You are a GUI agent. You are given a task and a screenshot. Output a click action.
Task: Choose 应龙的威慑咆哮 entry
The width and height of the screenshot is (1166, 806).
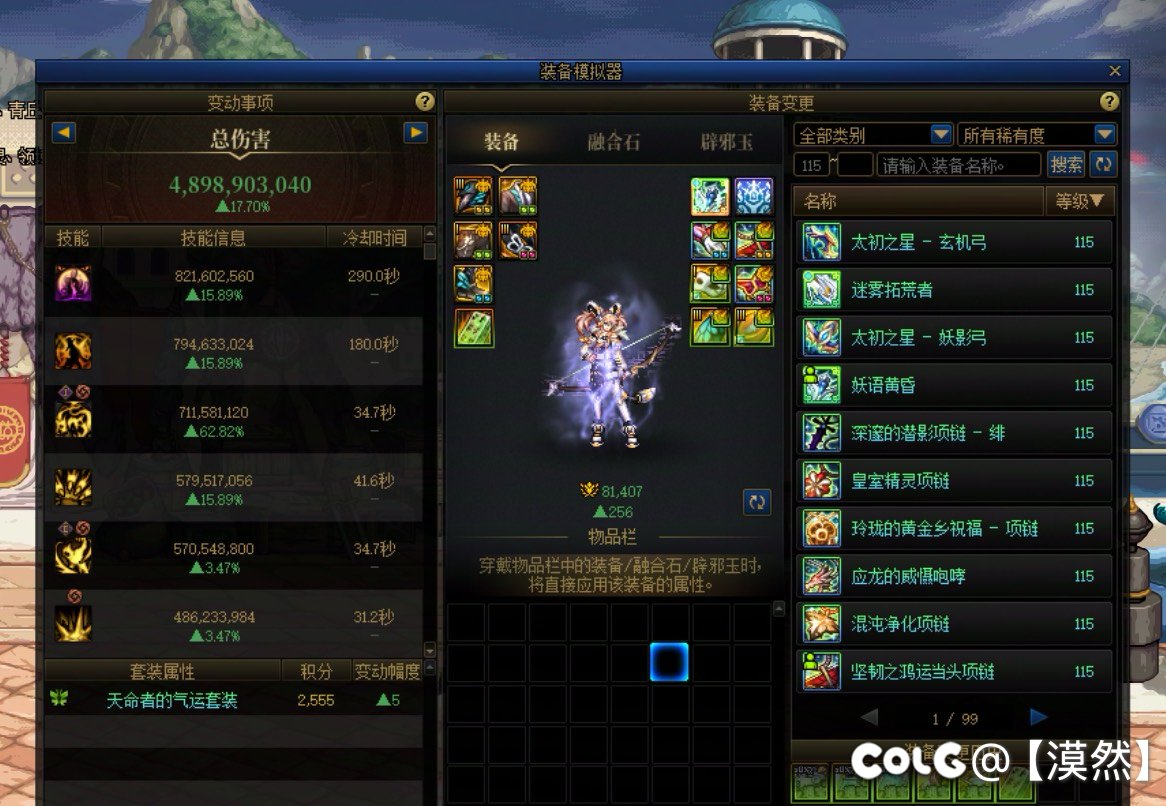pos(955,576)
